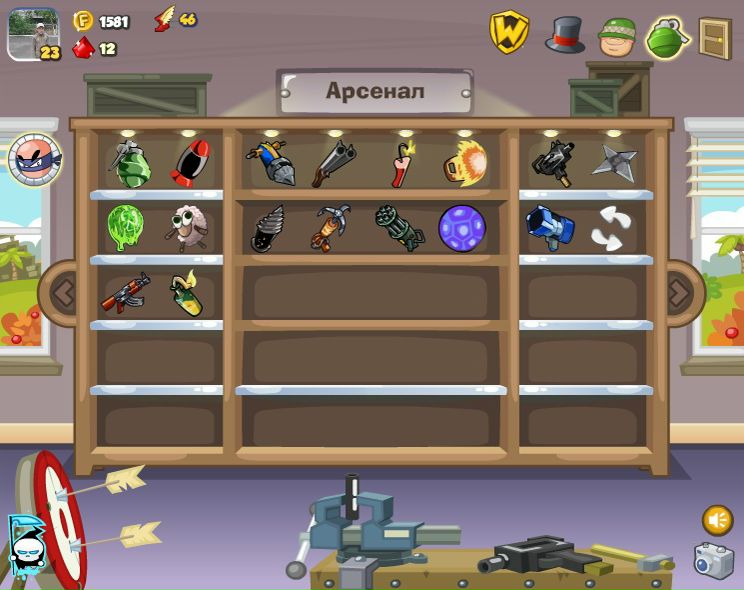Viewport: 744px width, 590px height.
Task: Show the next arsenal page
Action: 680,293
